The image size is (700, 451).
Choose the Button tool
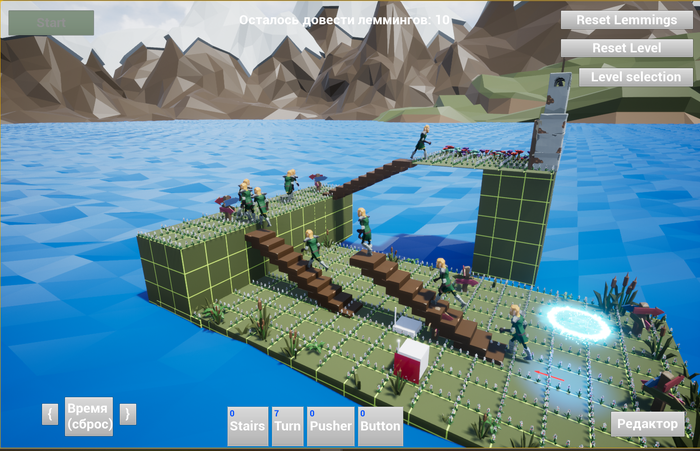click(x=380, y=426)
